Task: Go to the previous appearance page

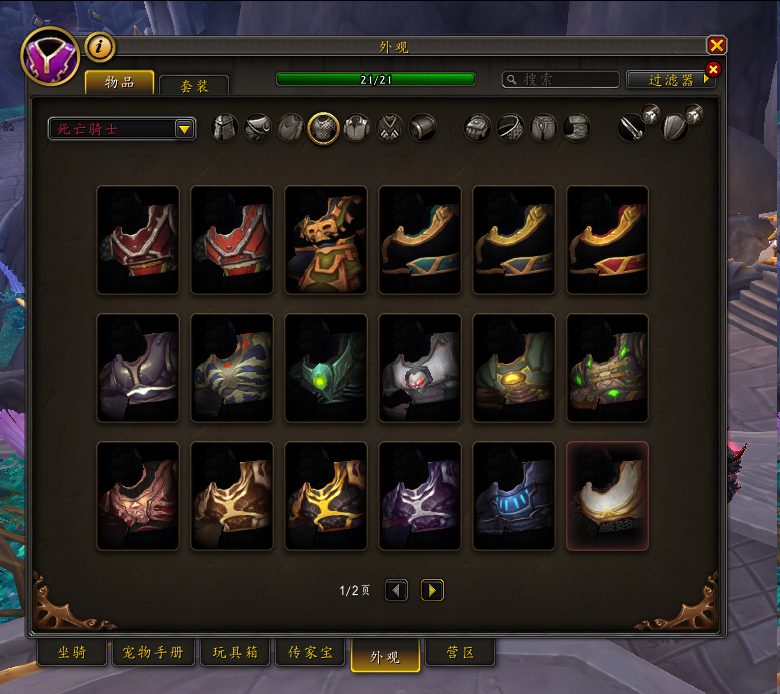Action: point(397,591)
